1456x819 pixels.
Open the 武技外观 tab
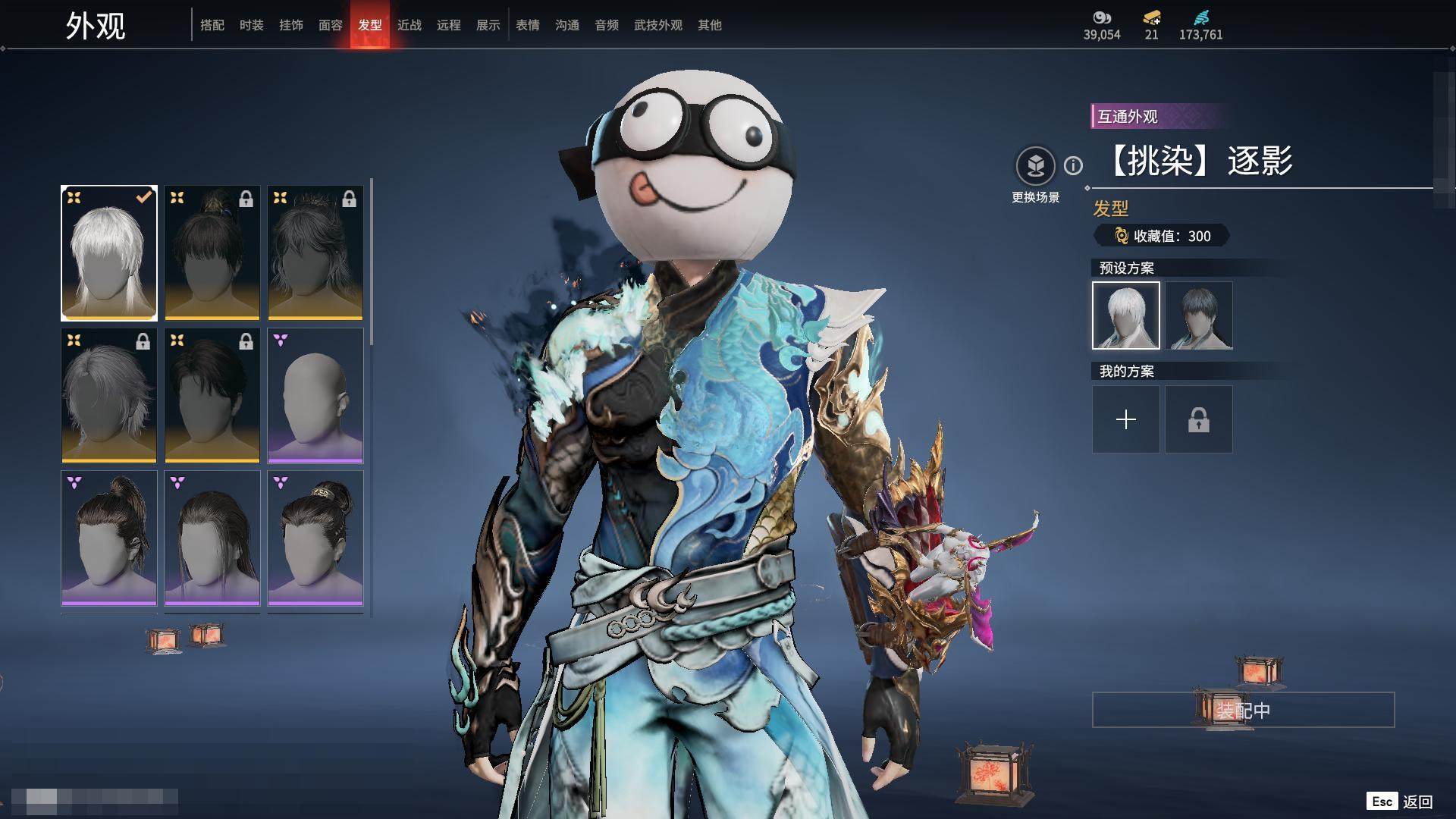point(658,25)
